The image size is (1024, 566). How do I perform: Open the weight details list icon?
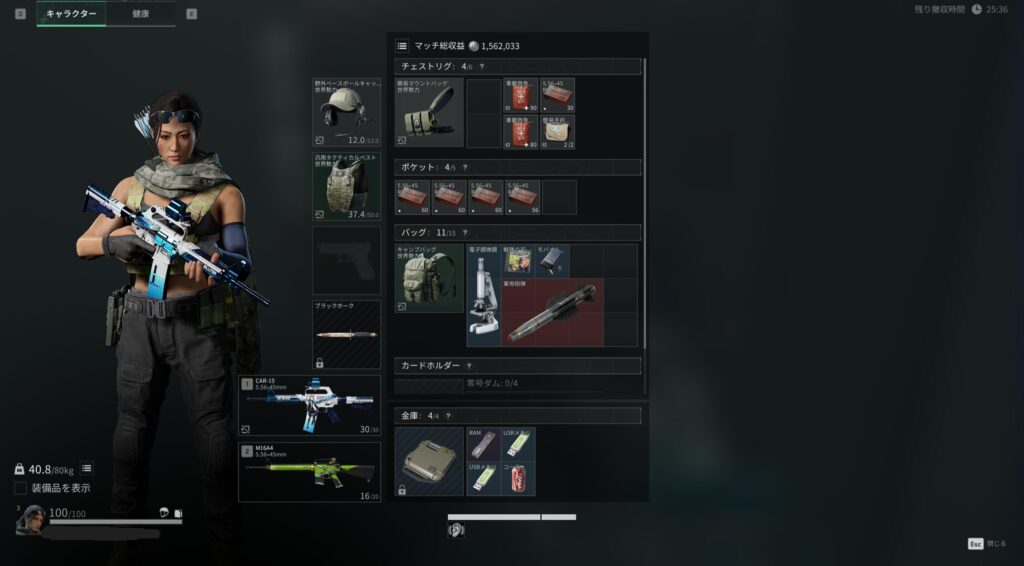[x=87, y=468]
